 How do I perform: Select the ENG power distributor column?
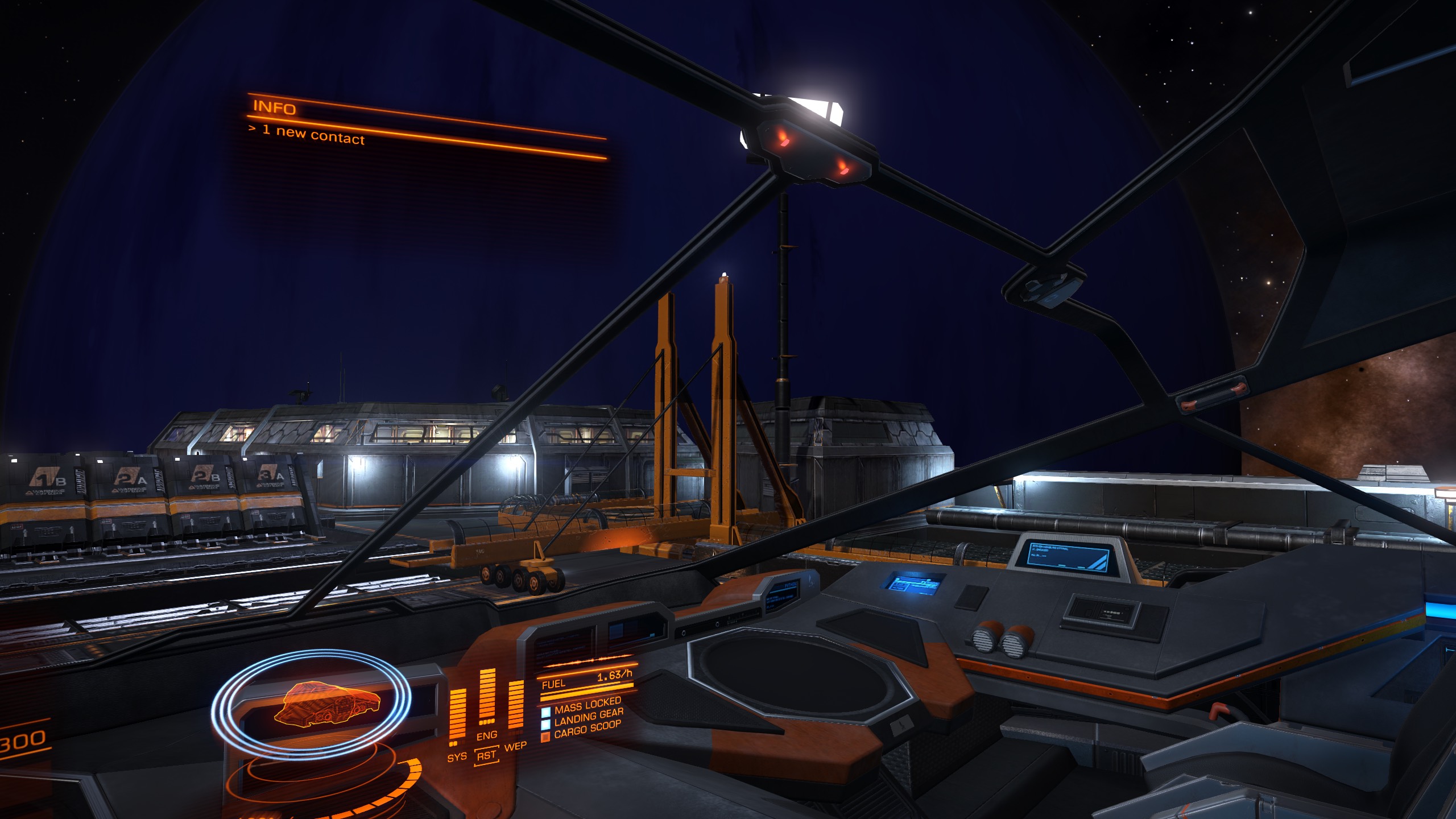point(487,702)
